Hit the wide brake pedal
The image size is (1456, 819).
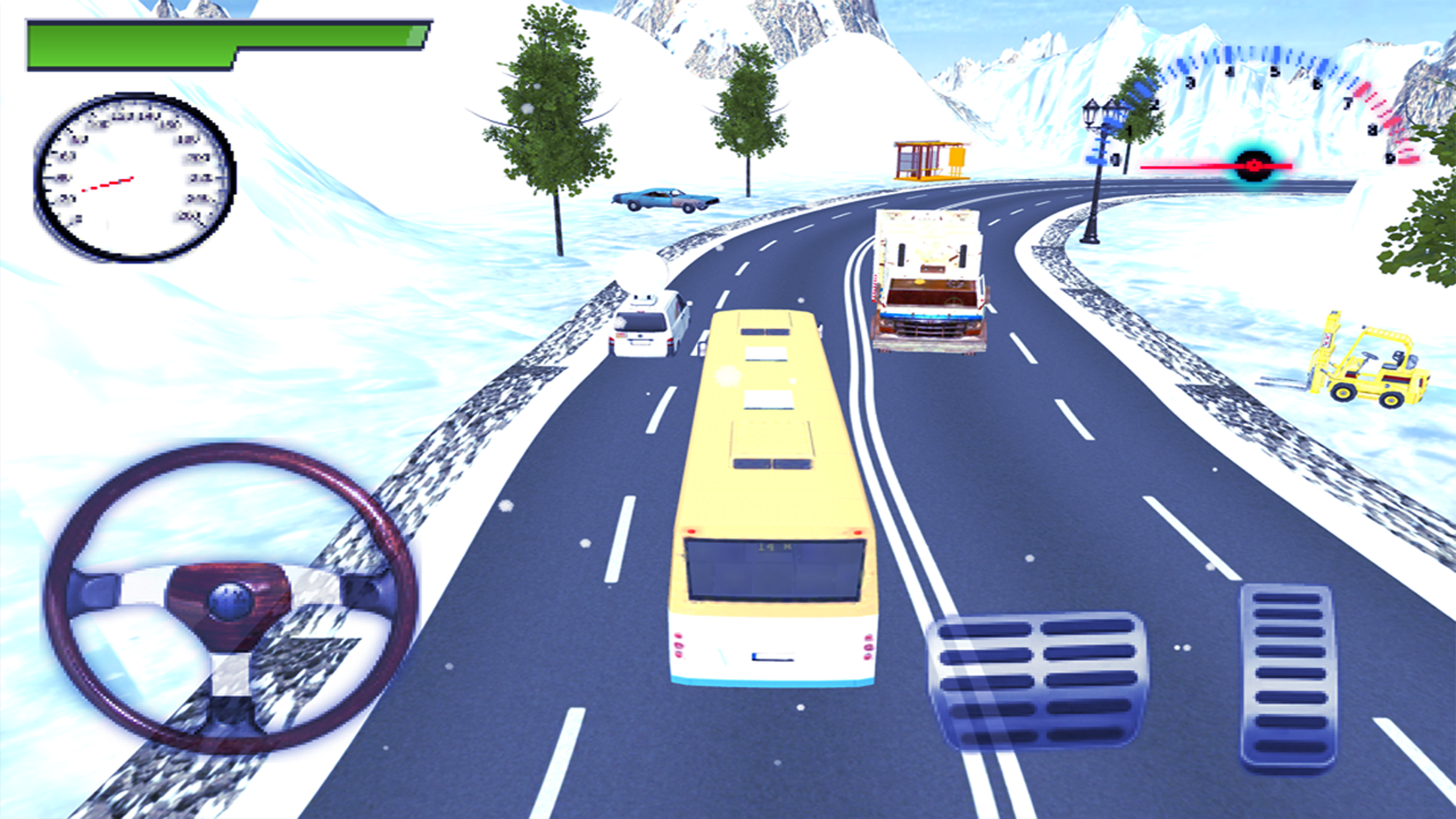click(1037, 681)
